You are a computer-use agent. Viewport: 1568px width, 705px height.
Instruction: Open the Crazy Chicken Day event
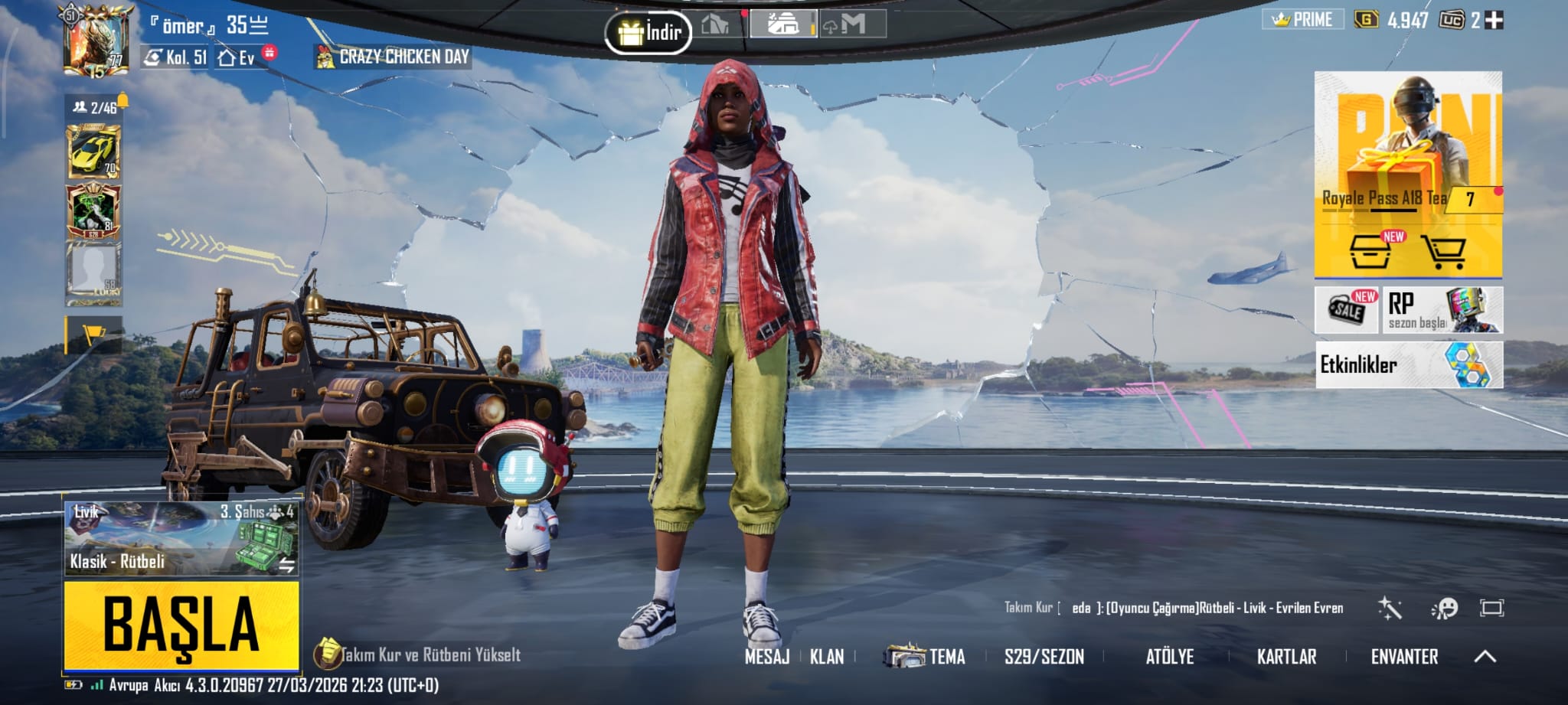(394, 57)
